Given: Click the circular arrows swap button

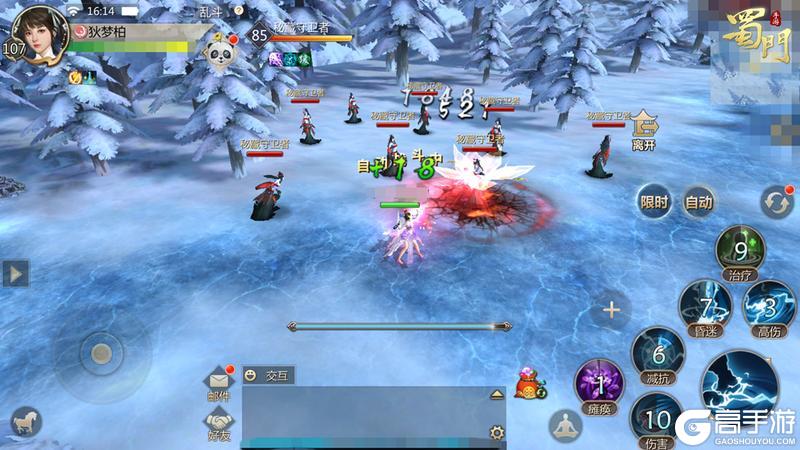Looking at the screenshot, I should pyautogui.click(x=776, y=201).
